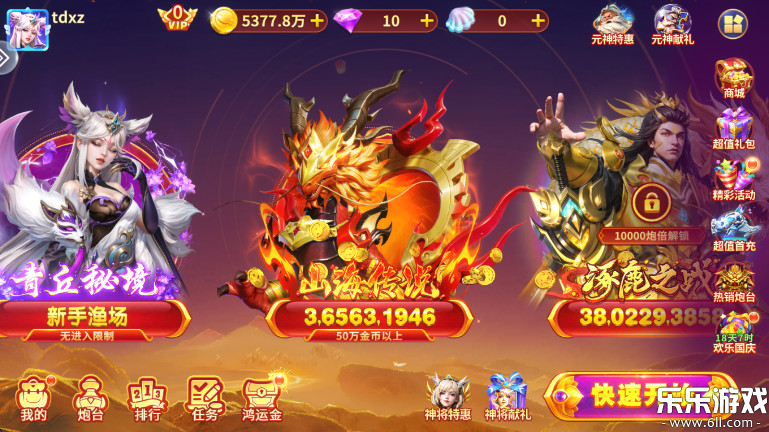Open the 商城 shop
Screen dimensions: 769x432
click(x=735, y=78)
